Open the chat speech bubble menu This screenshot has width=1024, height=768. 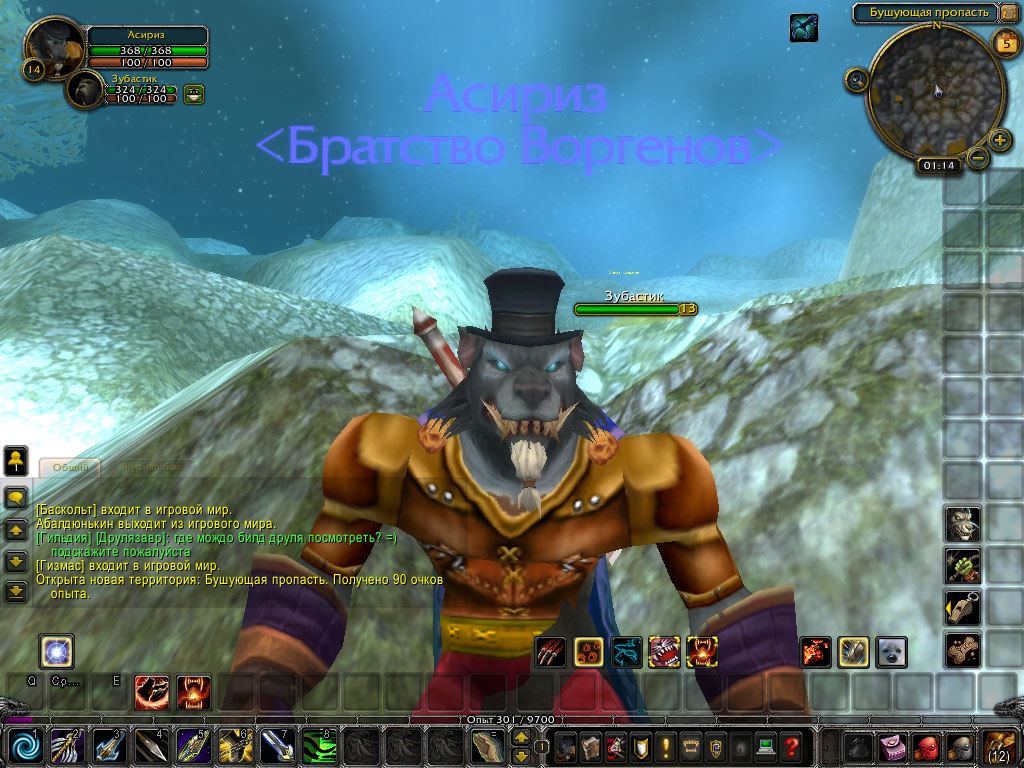[16, 497]
